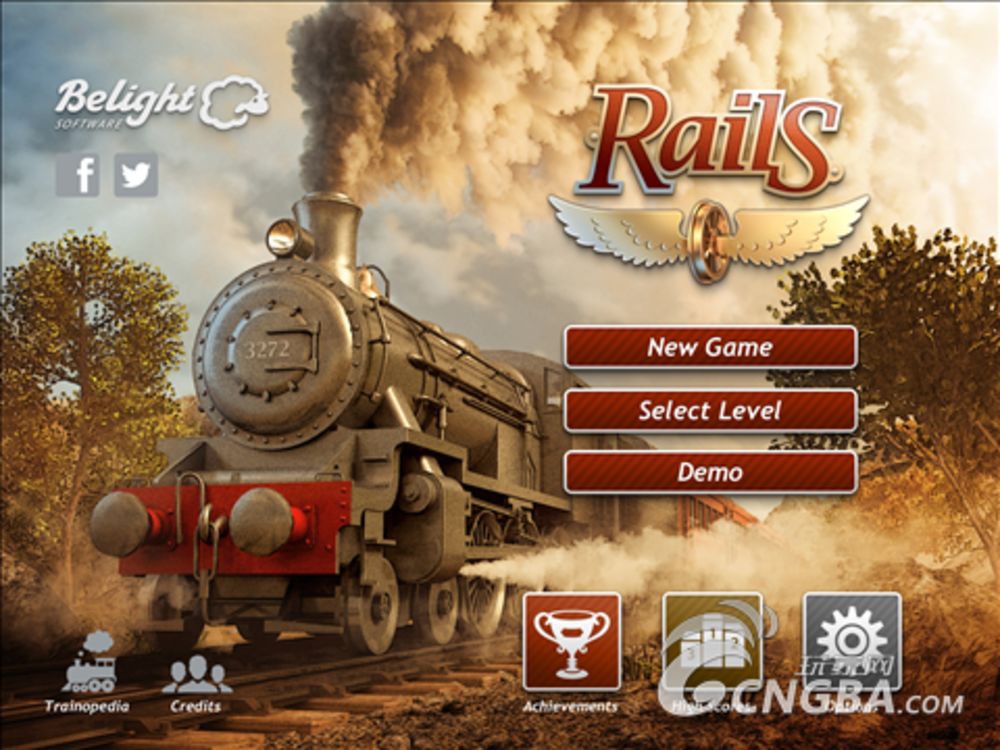Open the Select Level menu

coord(710,410)
